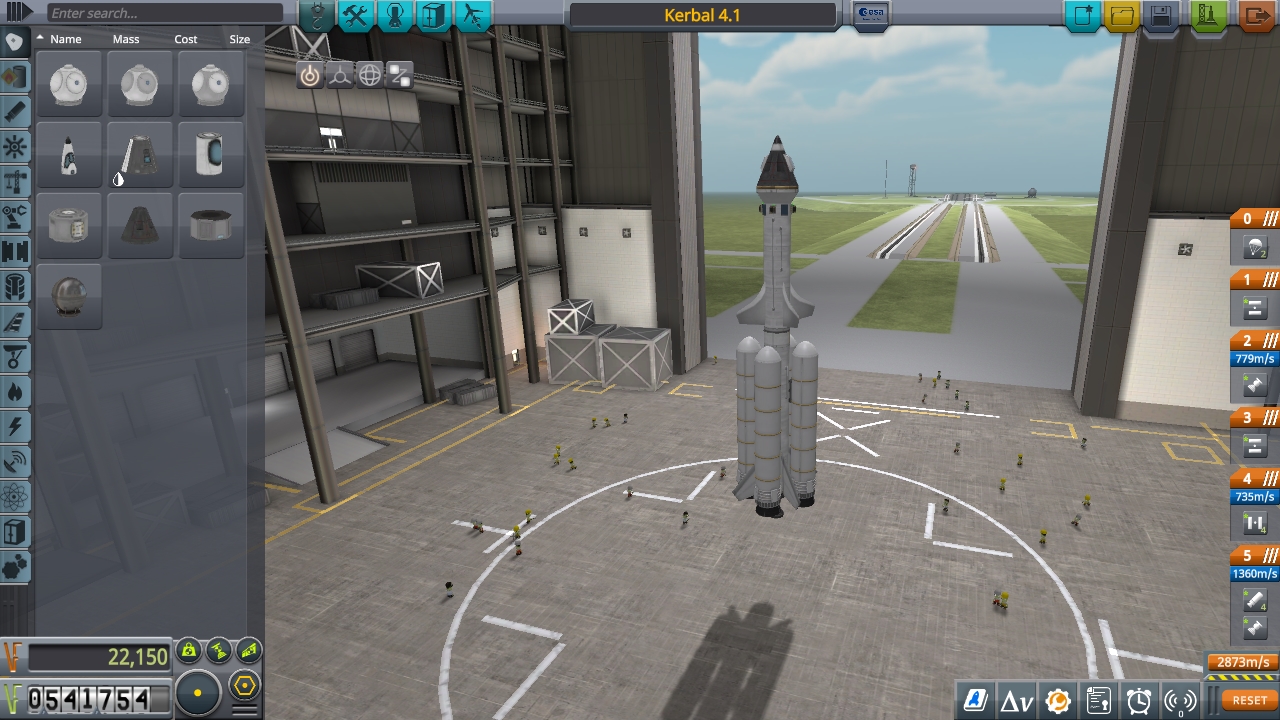Open the delta-v tool app
Screen dimensions: 1280x720
pos(1017,700)
